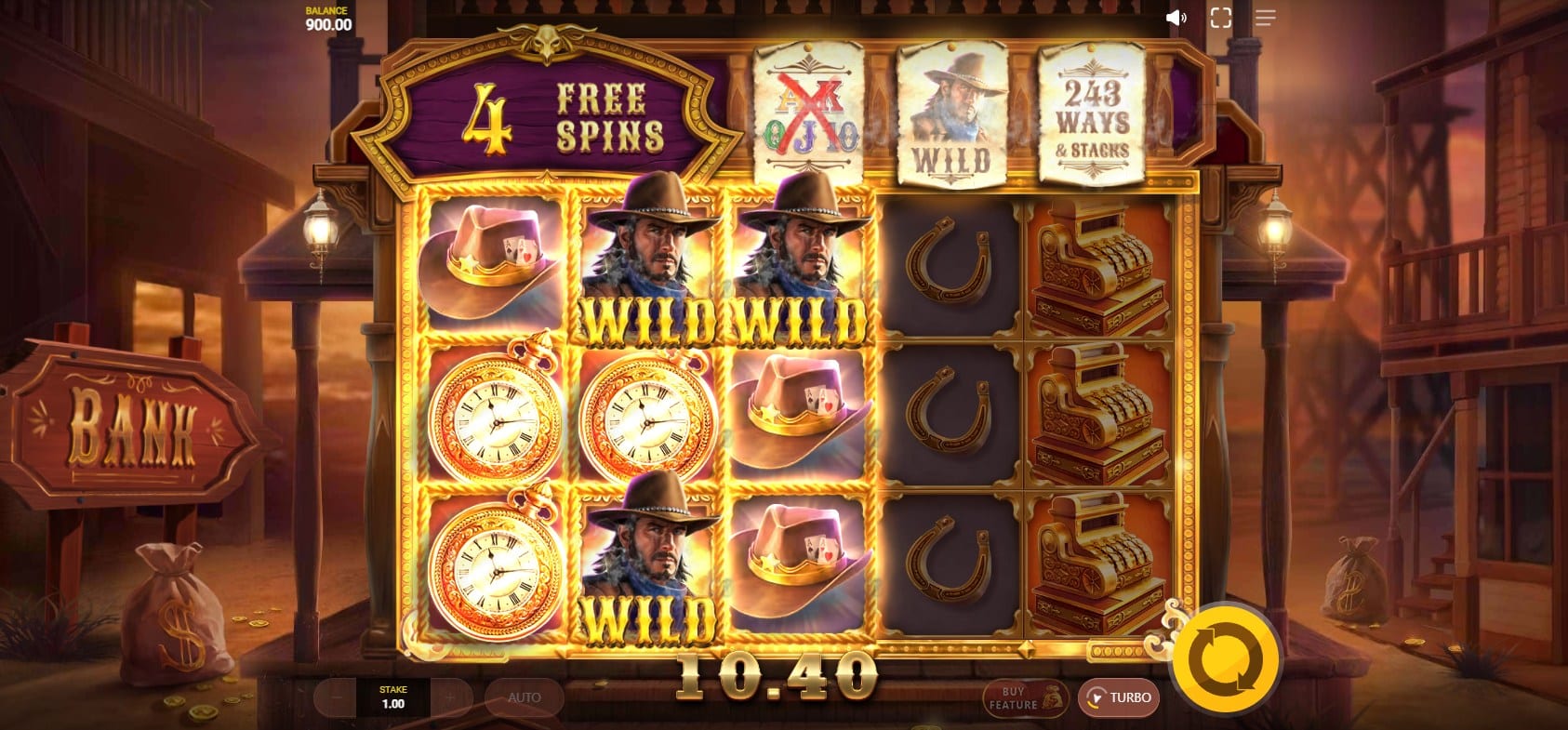Toggle Turbo mode
This screenshot has width=1568, height=730.
coord(1119,697)
